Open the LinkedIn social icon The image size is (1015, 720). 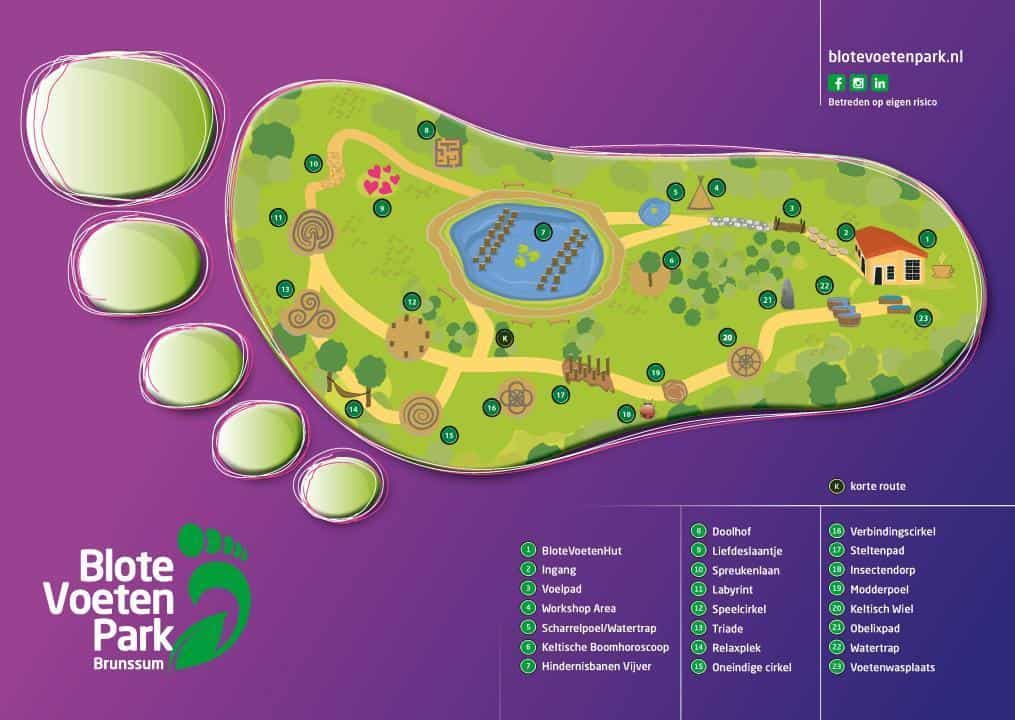(880, 83)
